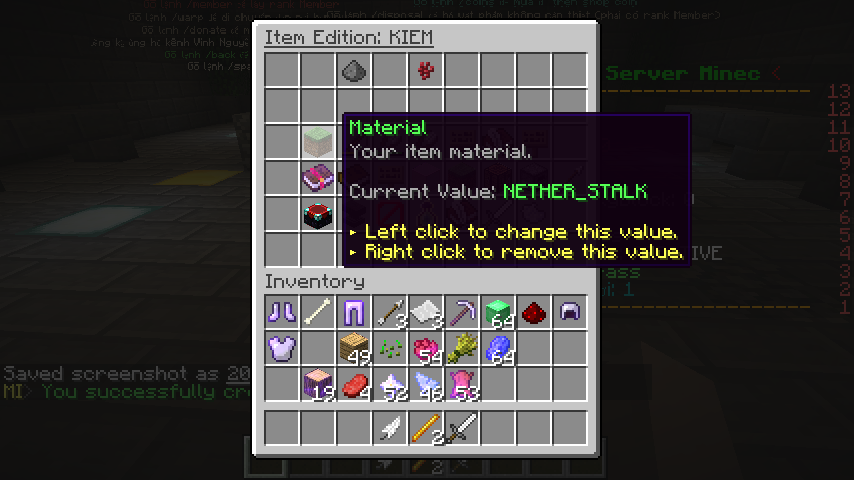Select the raw beef stack
The image size is (854, 480).
pos(353,384)
